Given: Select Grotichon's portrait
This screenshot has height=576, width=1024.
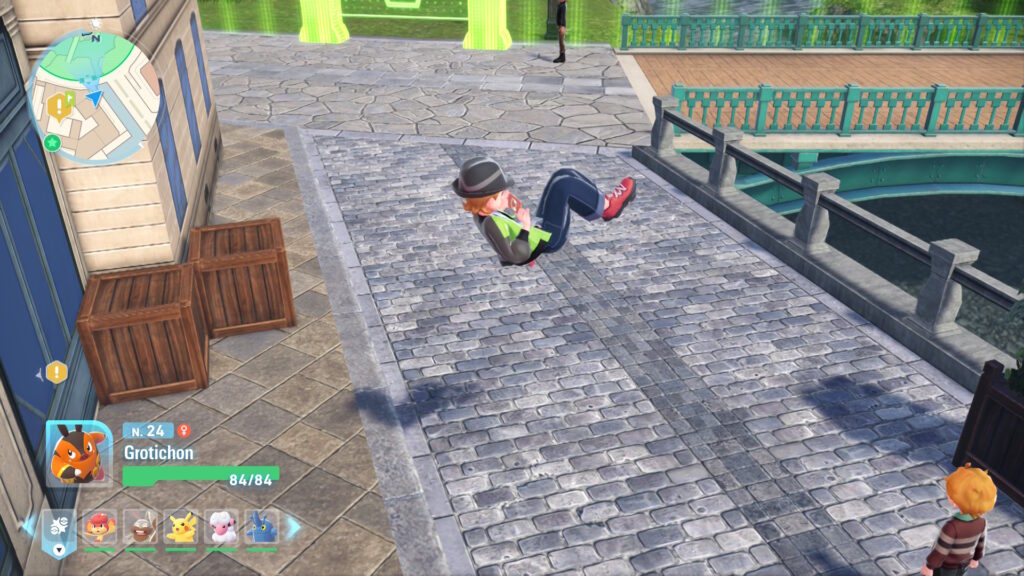Looking at the screenshot, I should pyautogui.click(x=78, y=453).
